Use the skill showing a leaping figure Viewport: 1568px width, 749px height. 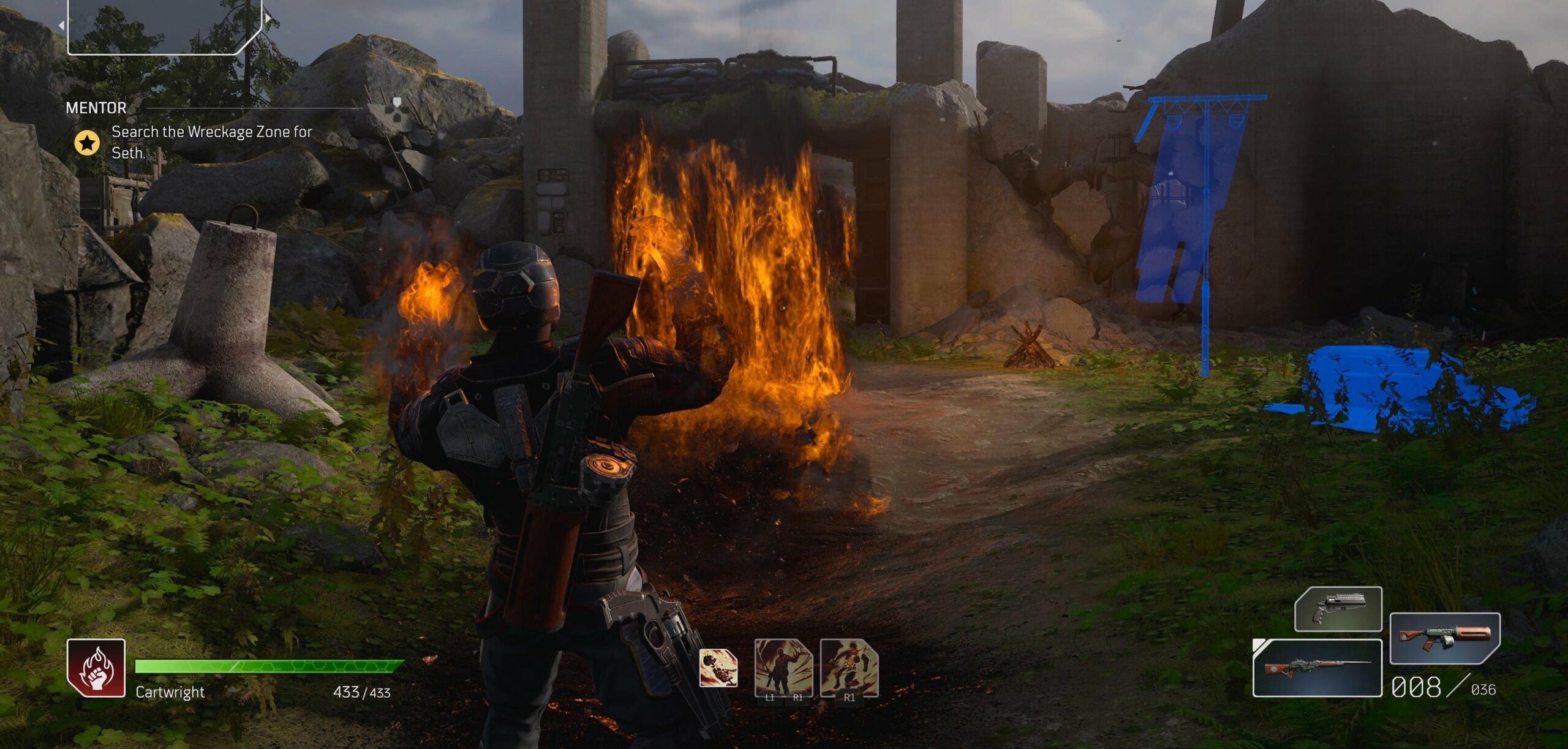(x=849, y=668)
